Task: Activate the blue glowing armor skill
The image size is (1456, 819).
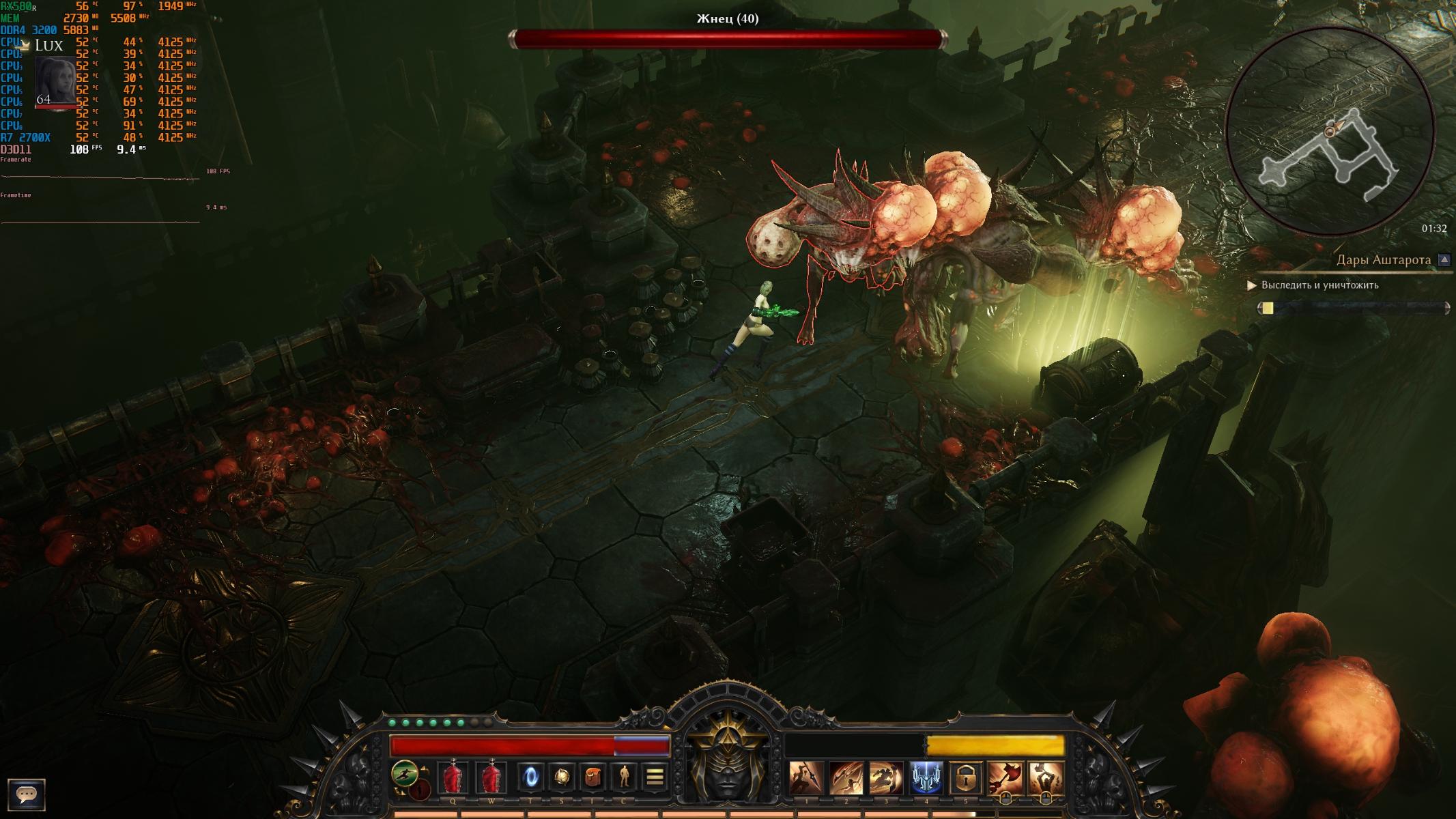Action: [926, 778]
